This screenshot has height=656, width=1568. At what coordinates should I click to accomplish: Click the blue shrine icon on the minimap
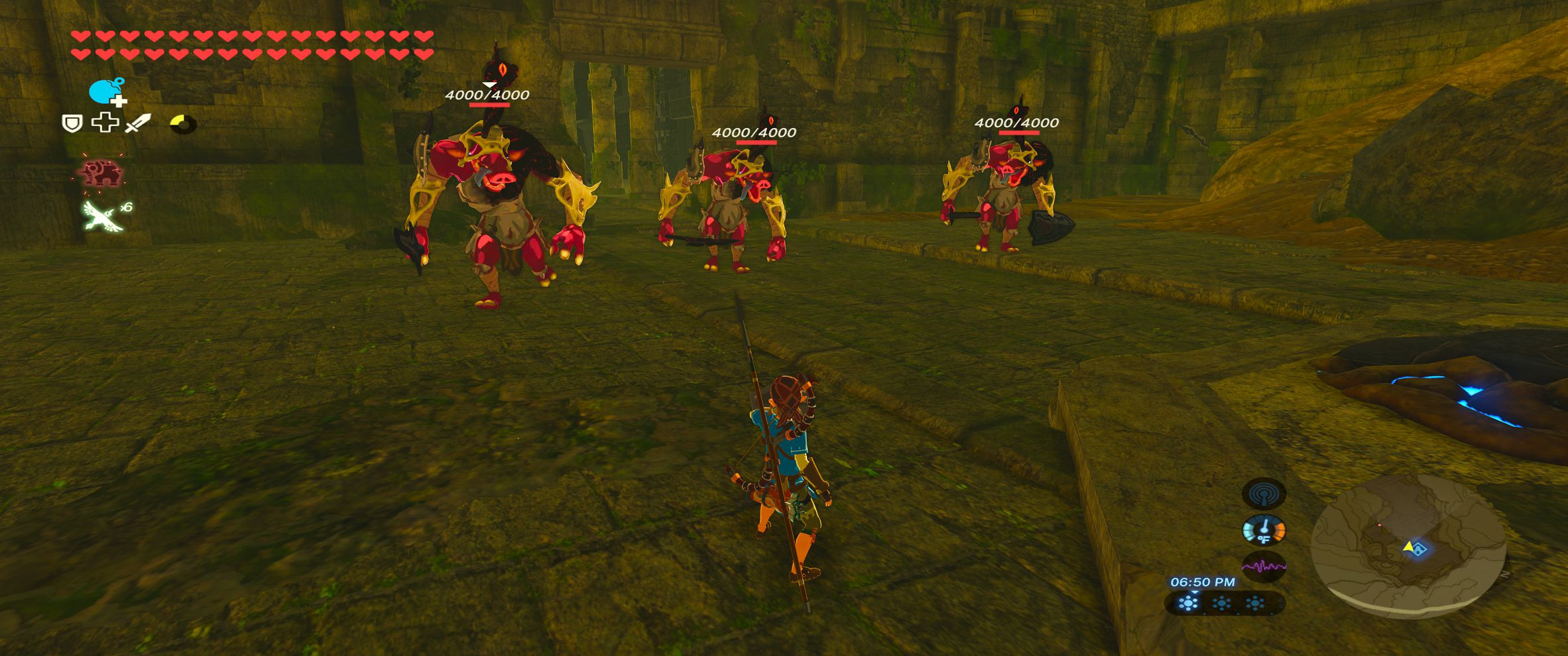(1419, 550)
